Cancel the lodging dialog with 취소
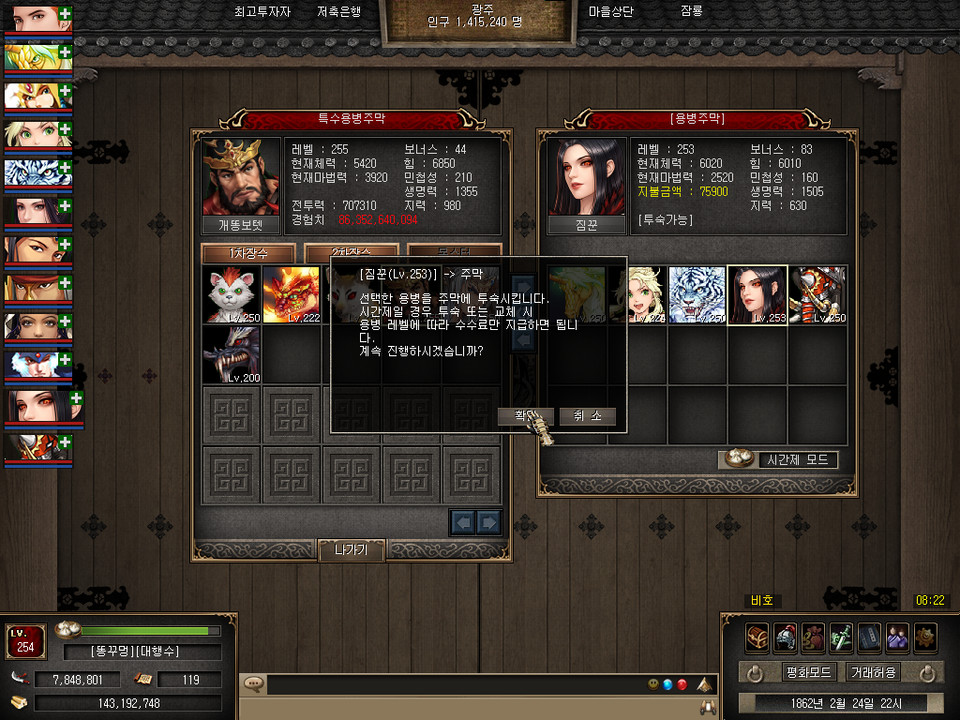960x720 pixels. (587, 416)
